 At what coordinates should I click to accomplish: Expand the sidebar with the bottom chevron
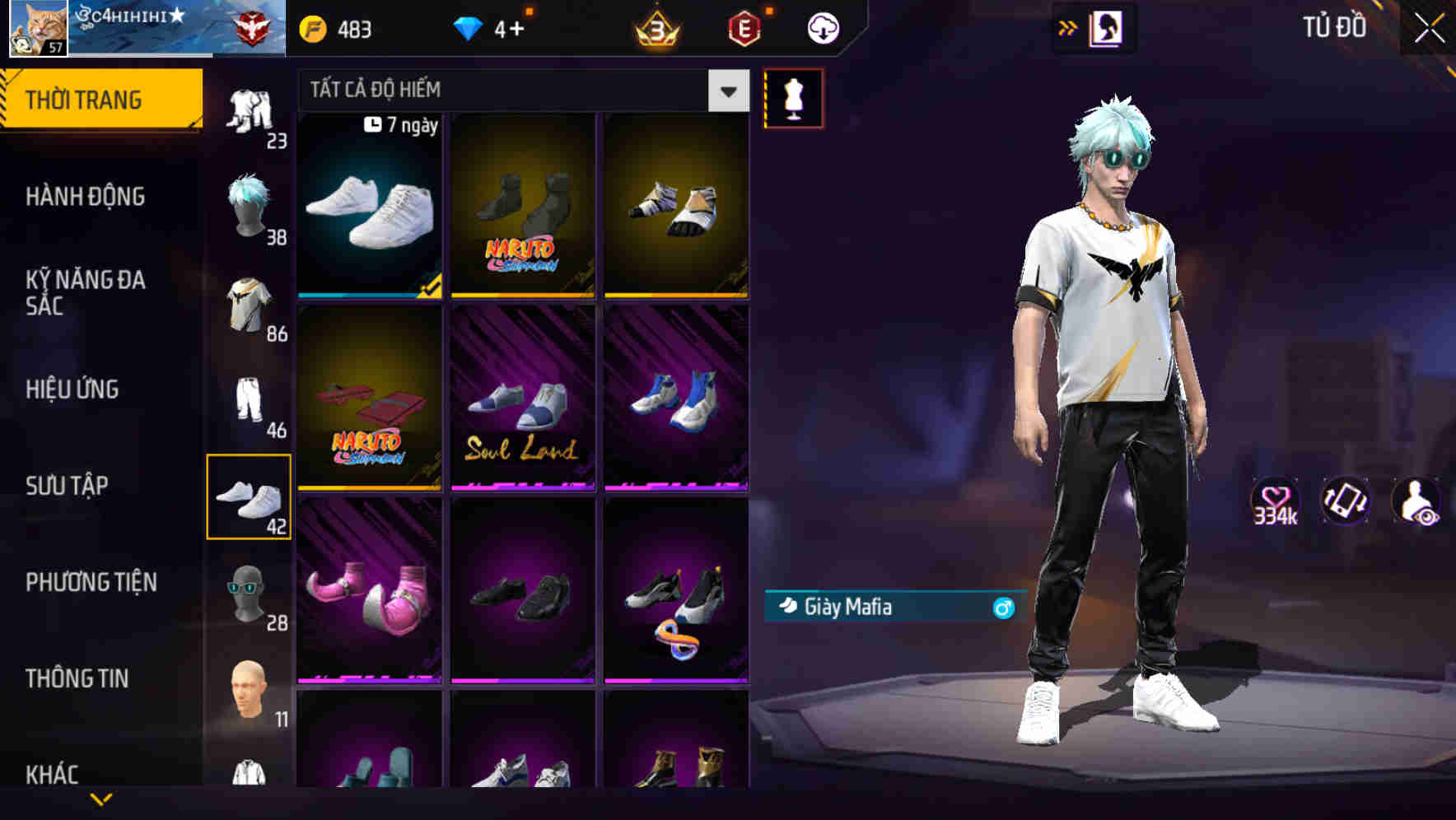tap(102, 797)
